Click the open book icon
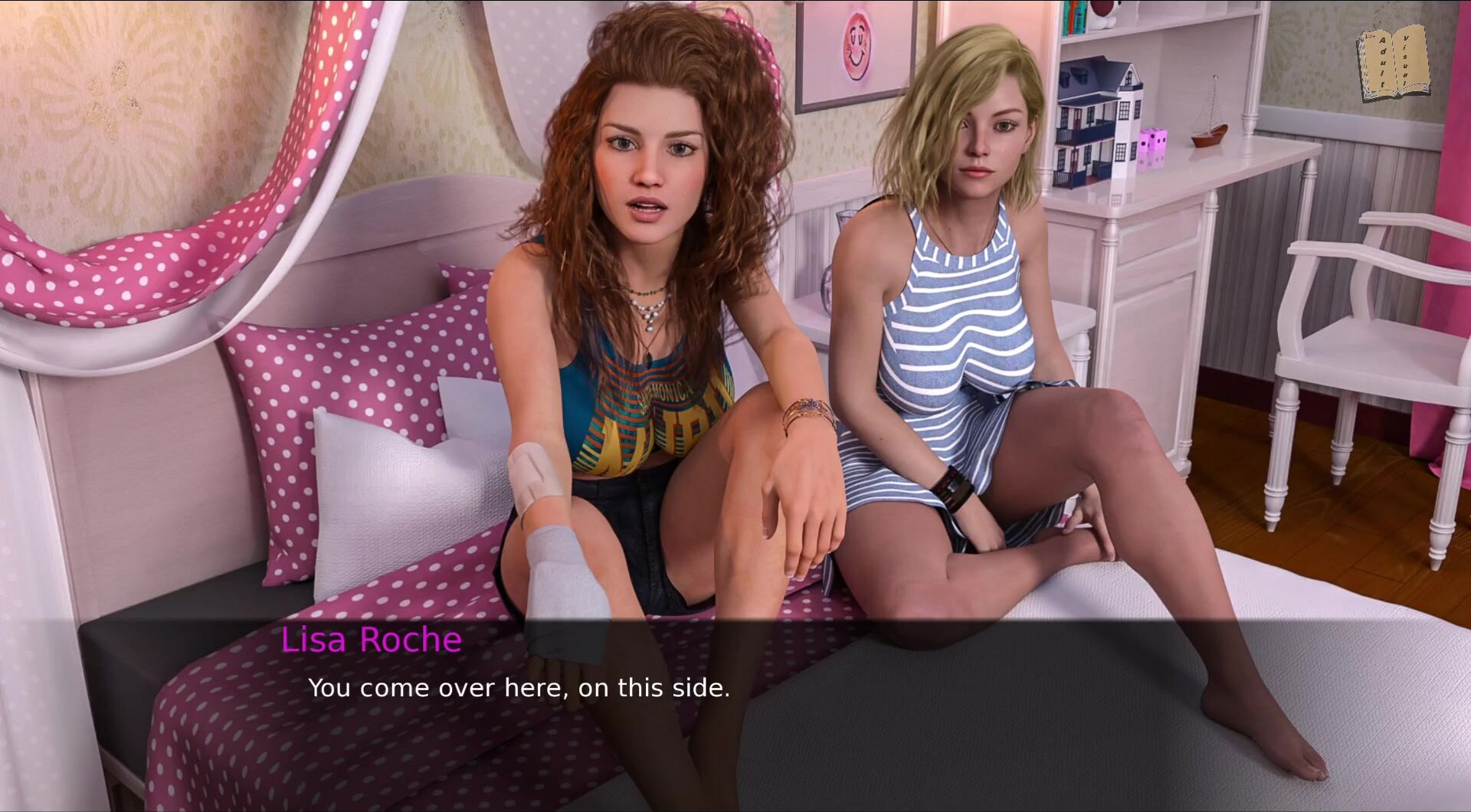Screen dimensions: 1471x812 [1394, 63]
